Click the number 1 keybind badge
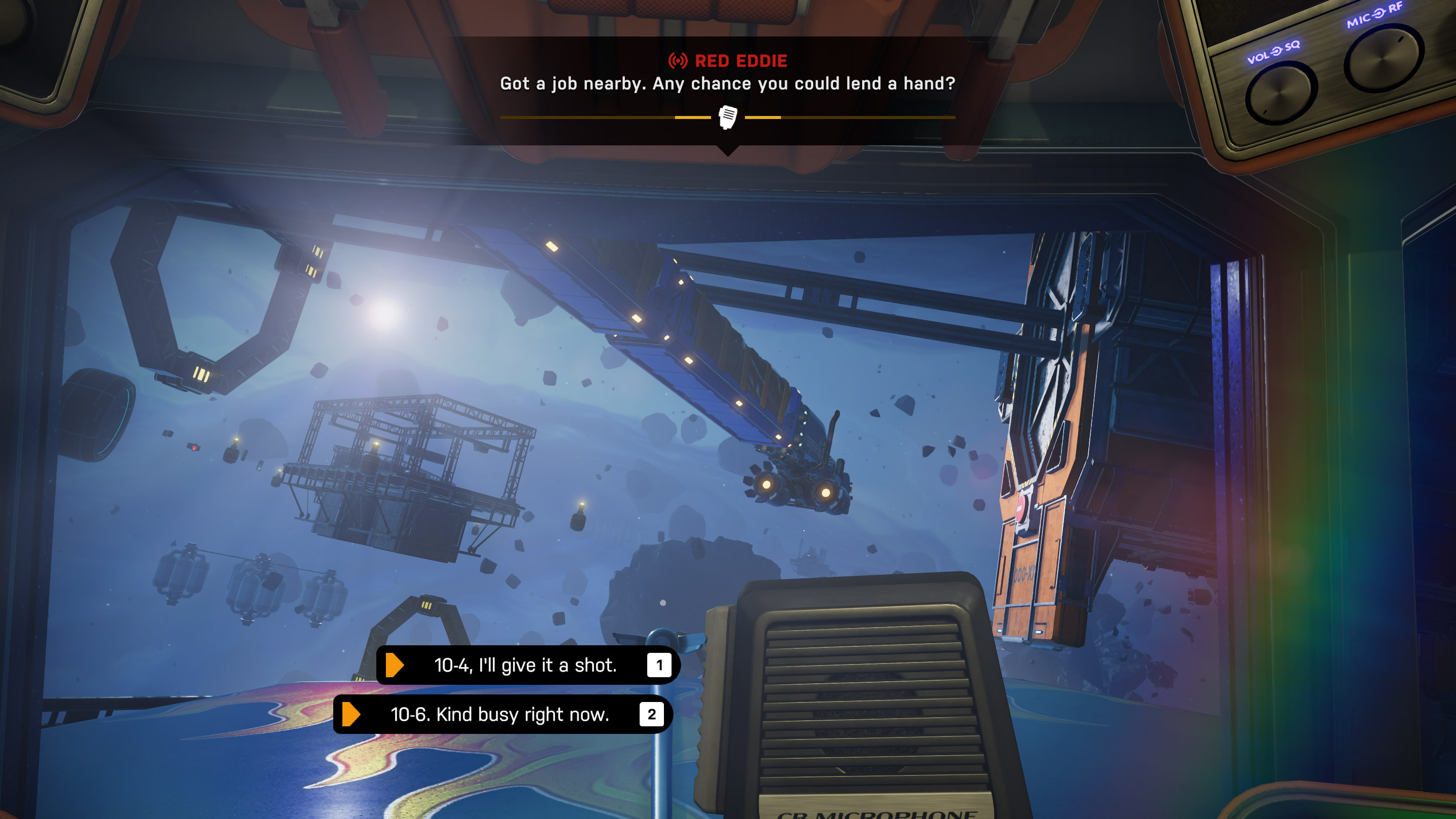 pos(658,665)
